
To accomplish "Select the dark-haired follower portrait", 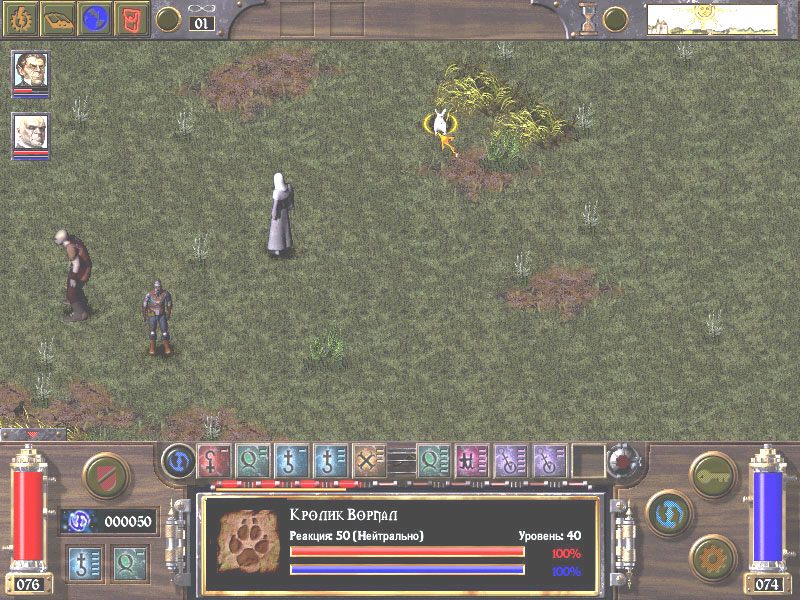I will [x=30, y=71].
